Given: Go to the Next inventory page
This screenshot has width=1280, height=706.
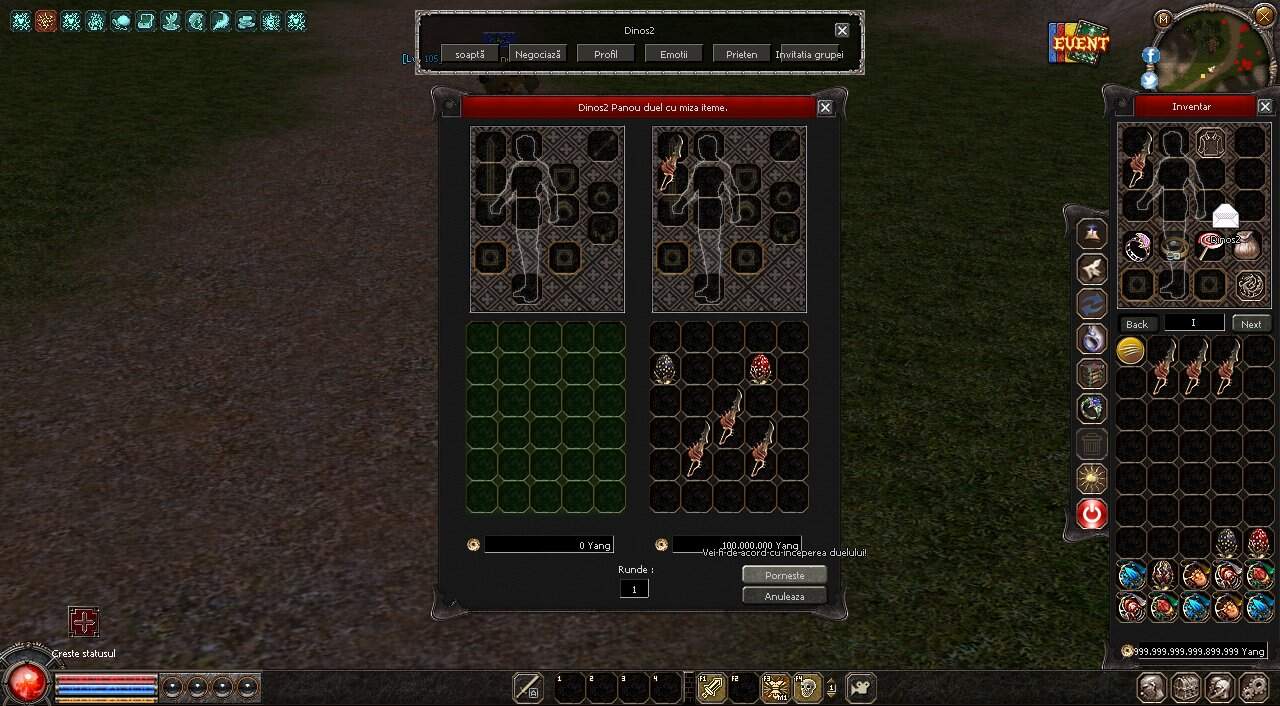Looking at the screenshot, I should click(1251, 324).
